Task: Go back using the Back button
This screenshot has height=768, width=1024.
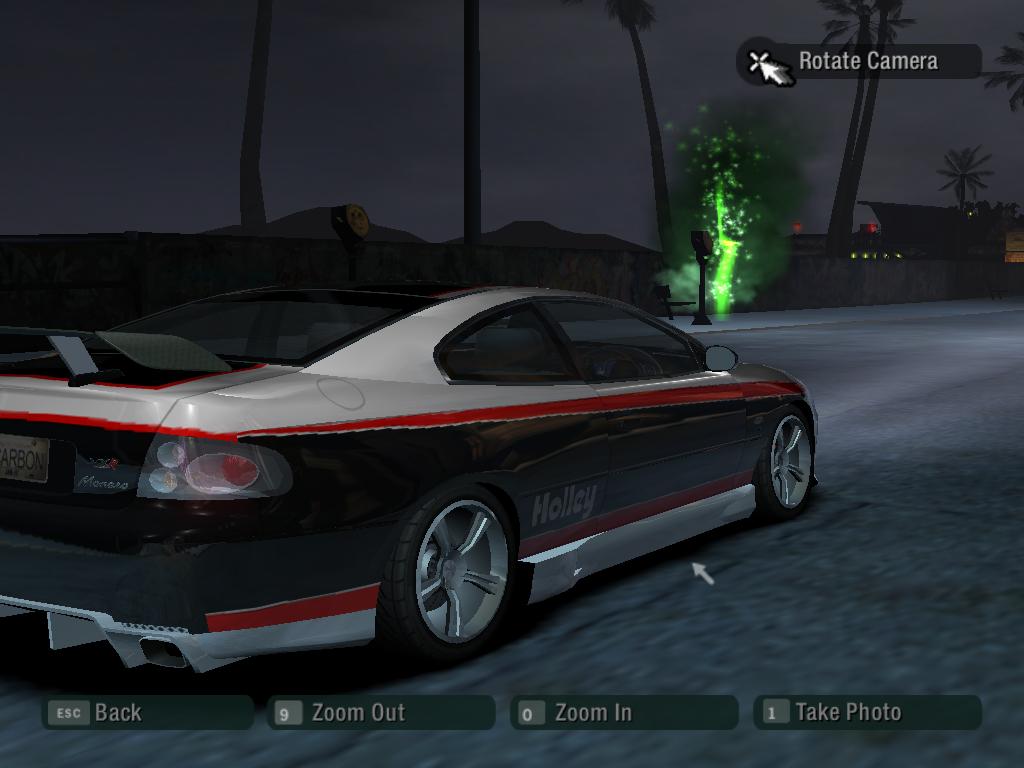Action: pyautogui.click(x=146, y=713)
